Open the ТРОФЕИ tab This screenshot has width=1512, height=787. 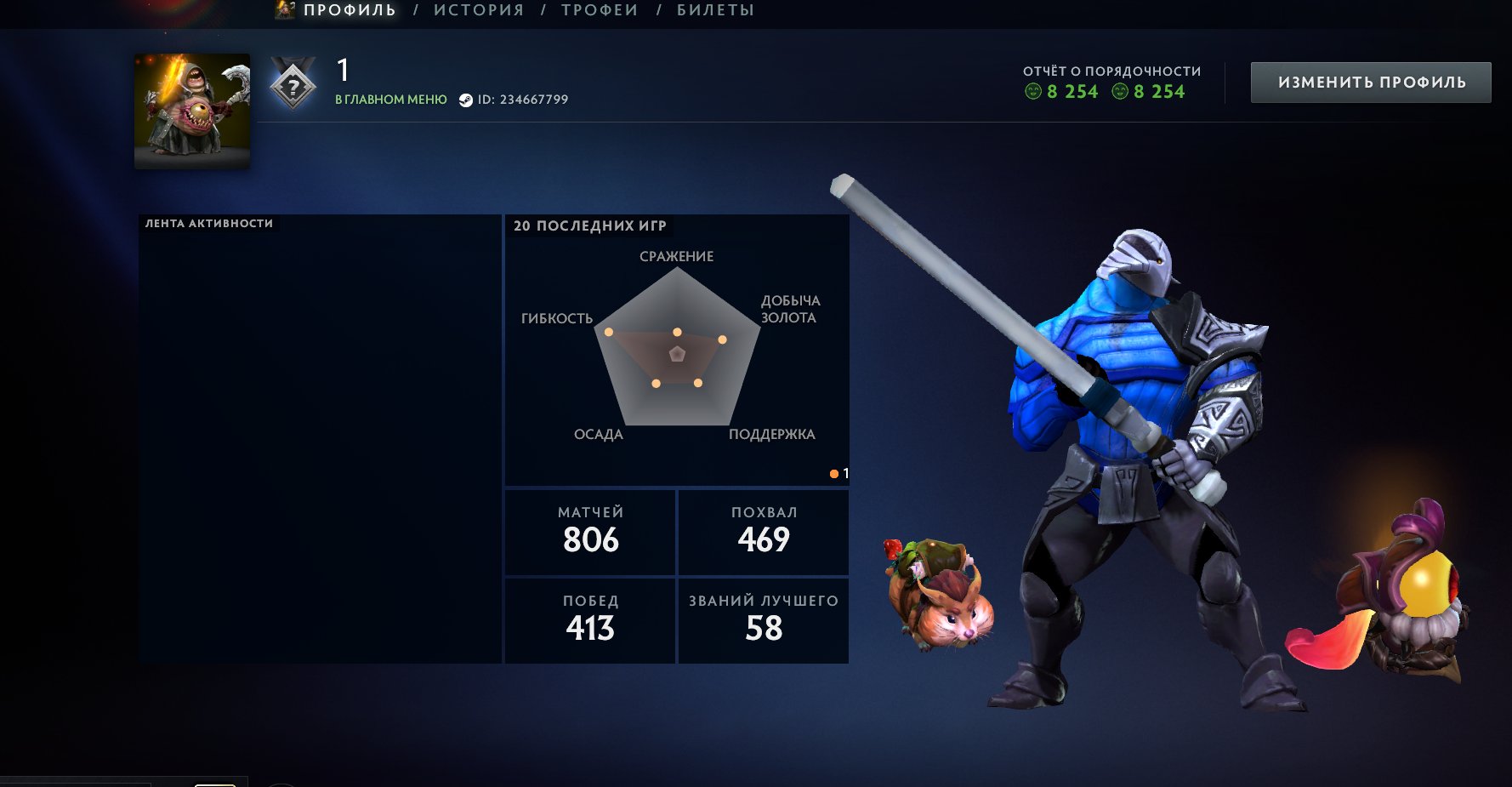tap(598, 10)
